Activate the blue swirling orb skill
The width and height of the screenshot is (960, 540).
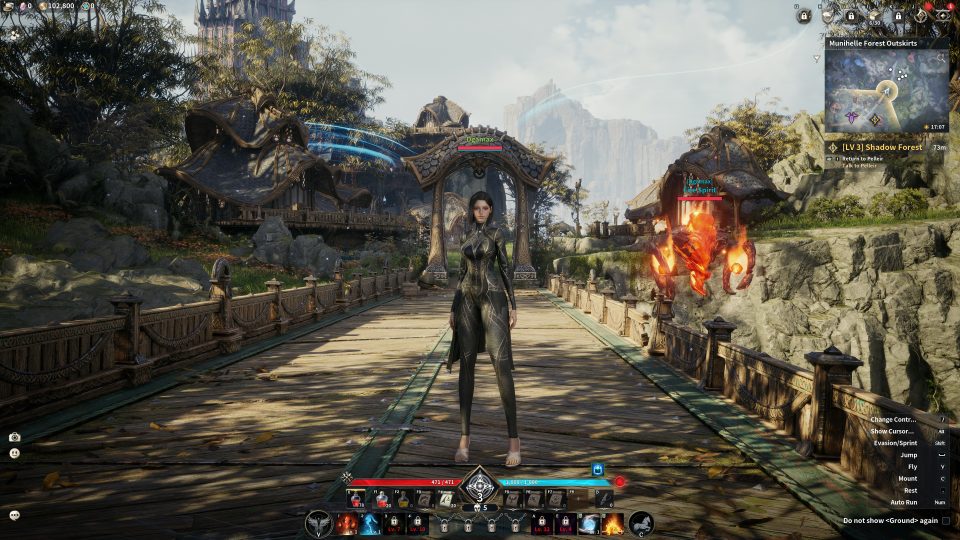click(589, 523)
